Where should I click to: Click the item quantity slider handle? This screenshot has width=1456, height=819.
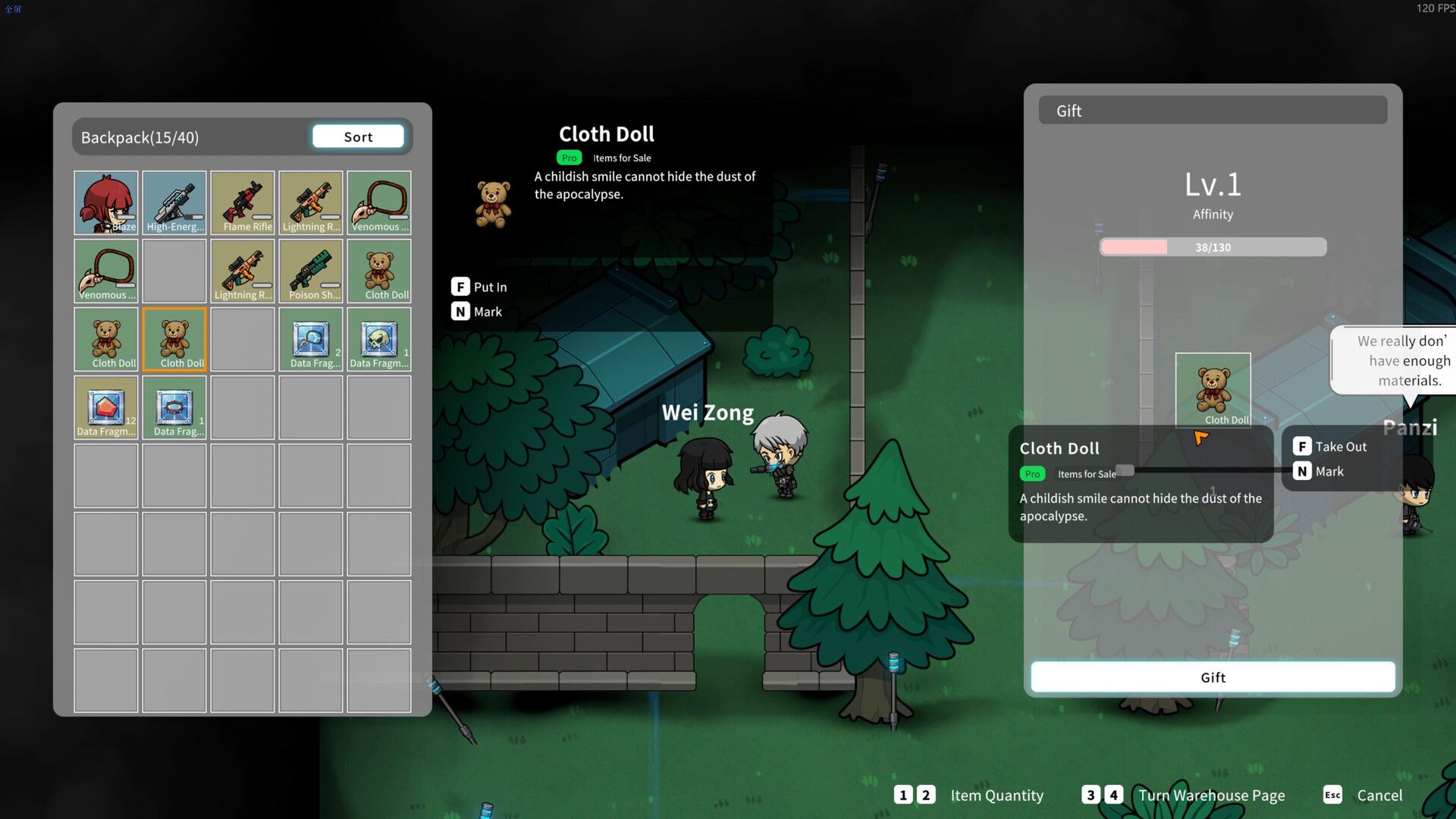(1125, 470)
